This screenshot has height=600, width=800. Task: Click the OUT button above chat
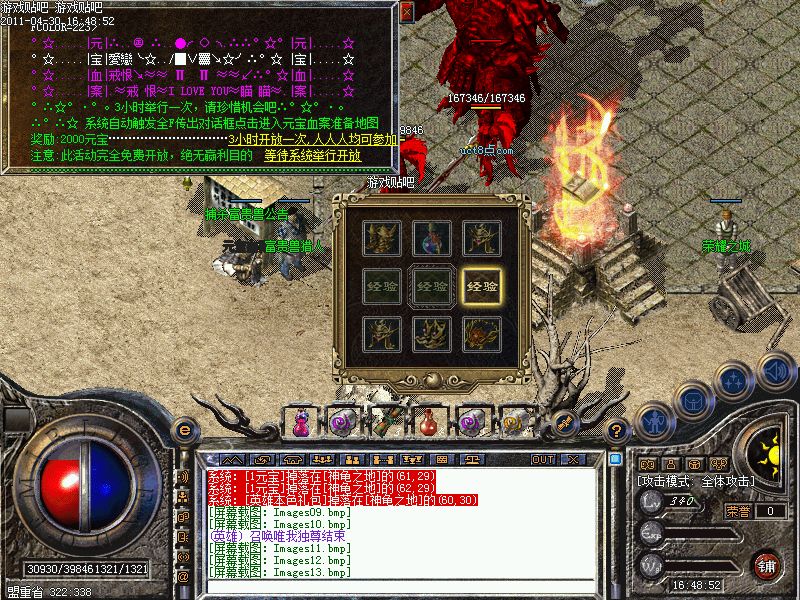543,459
